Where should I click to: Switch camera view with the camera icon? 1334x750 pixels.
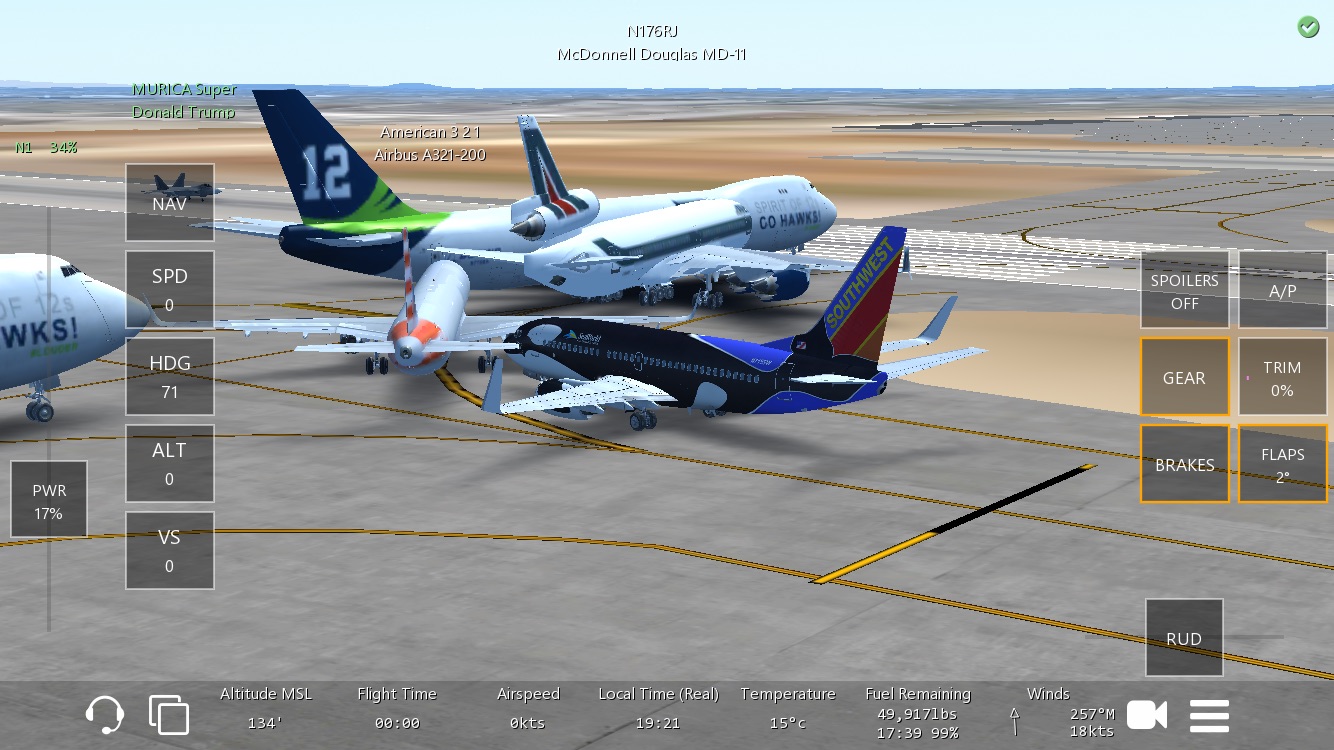tap(1147, 715)
